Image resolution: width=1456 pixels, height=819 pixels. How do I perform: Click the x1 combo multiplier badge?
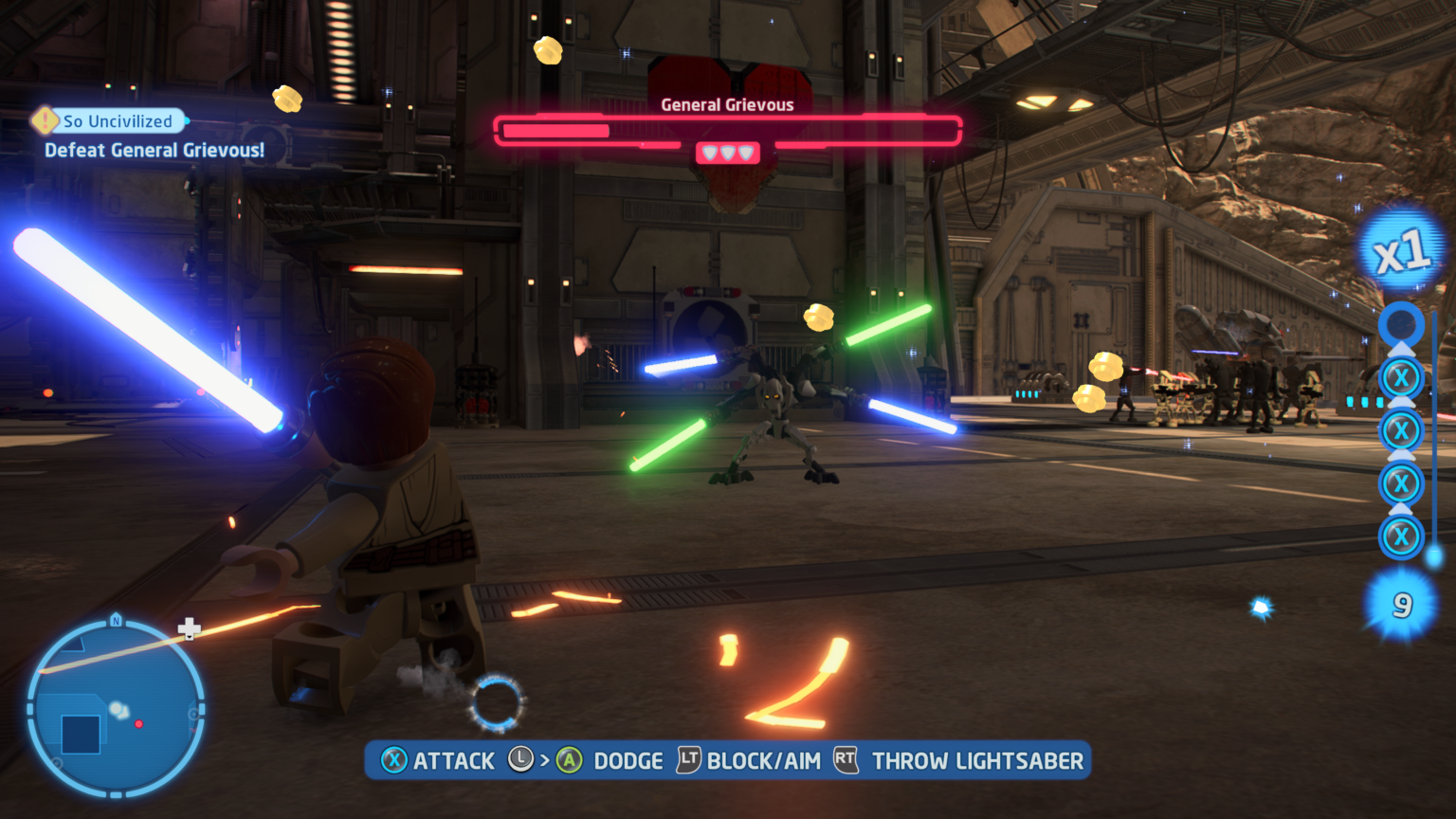(1401, 251)
